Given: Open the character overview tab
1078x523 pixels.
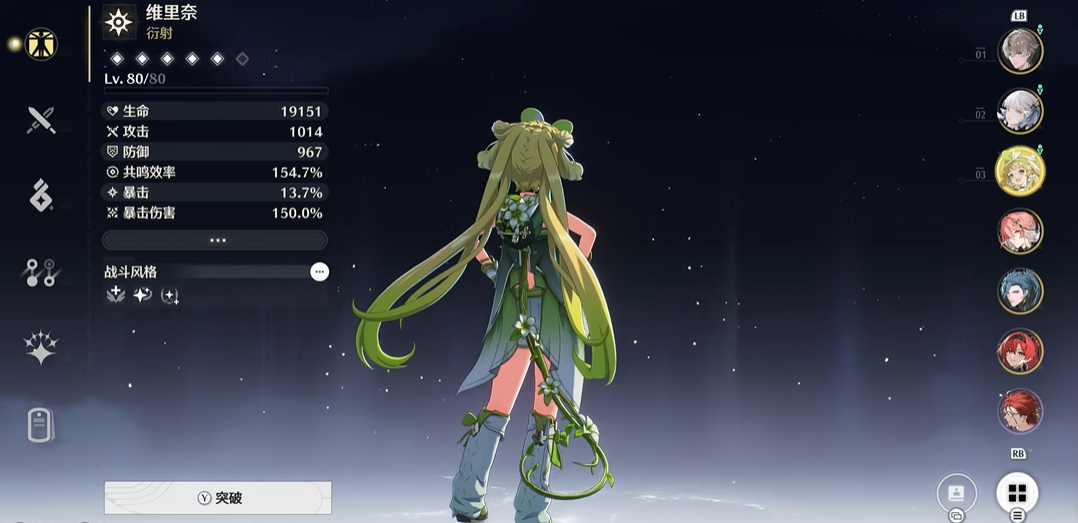Looking at the screenshot, I should coord(41,44).
